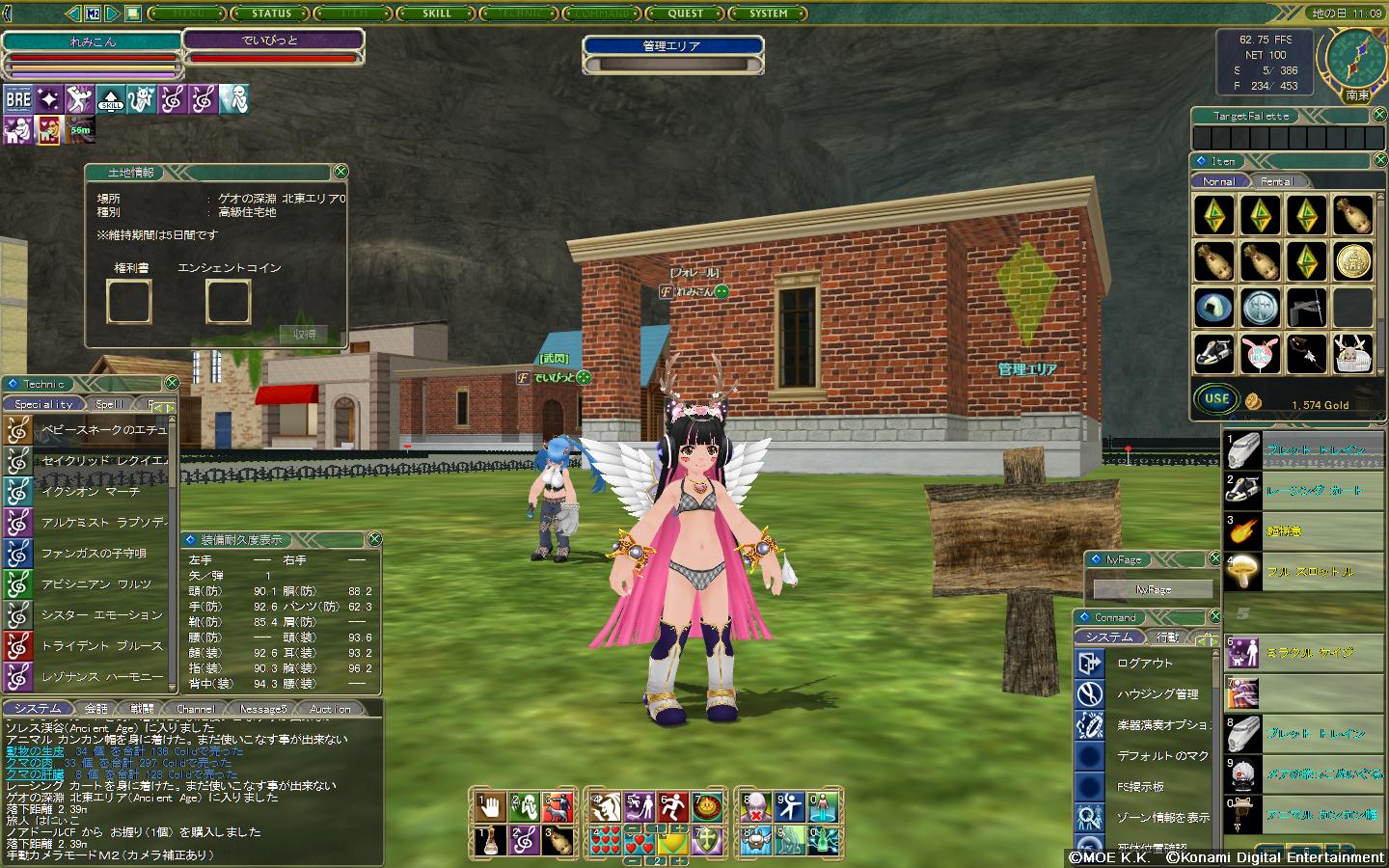Open the SYSTEM menu

[769, 14]
